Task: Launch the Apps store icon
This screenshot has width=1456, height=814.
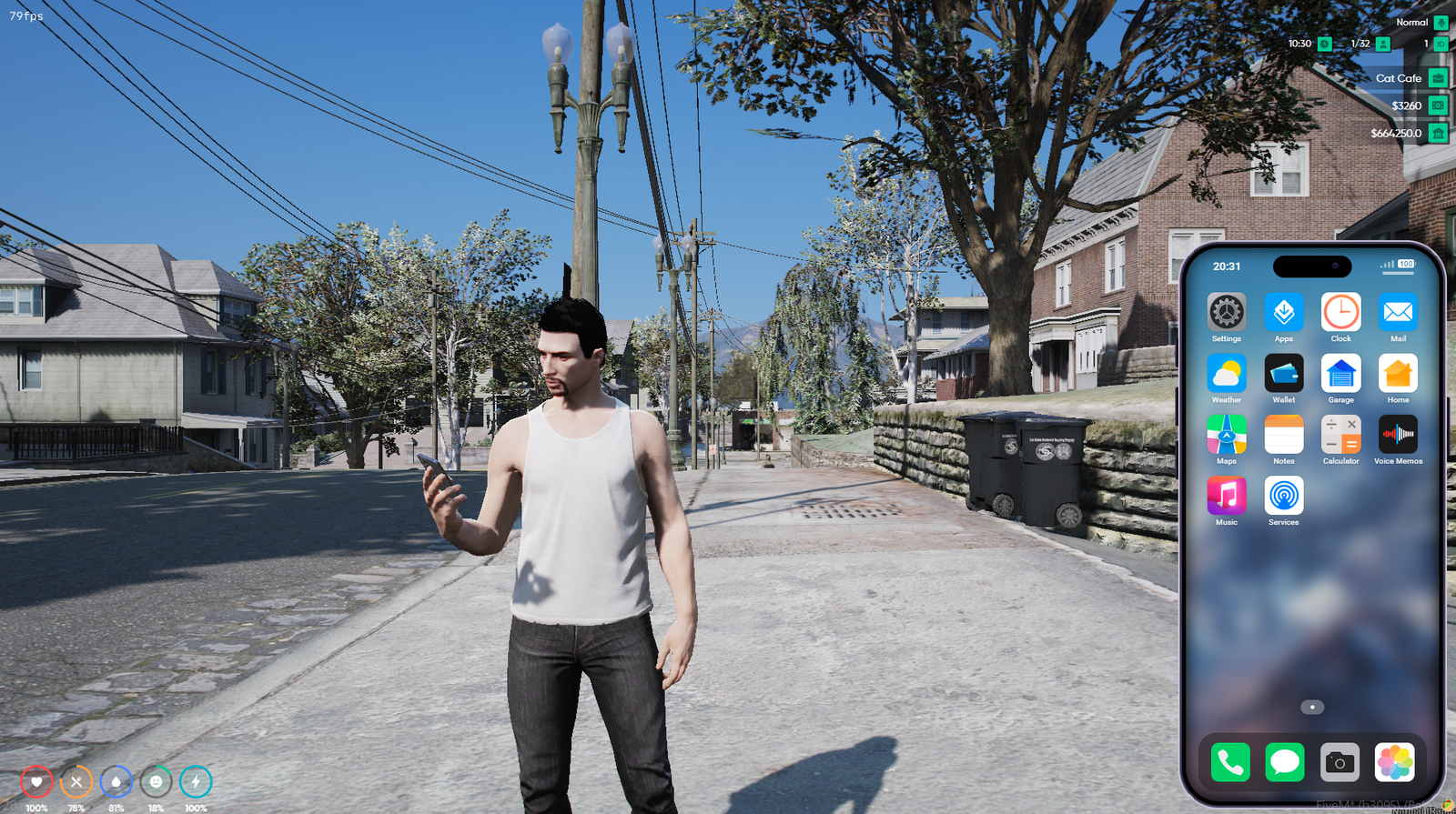Action: [1283, 313]
